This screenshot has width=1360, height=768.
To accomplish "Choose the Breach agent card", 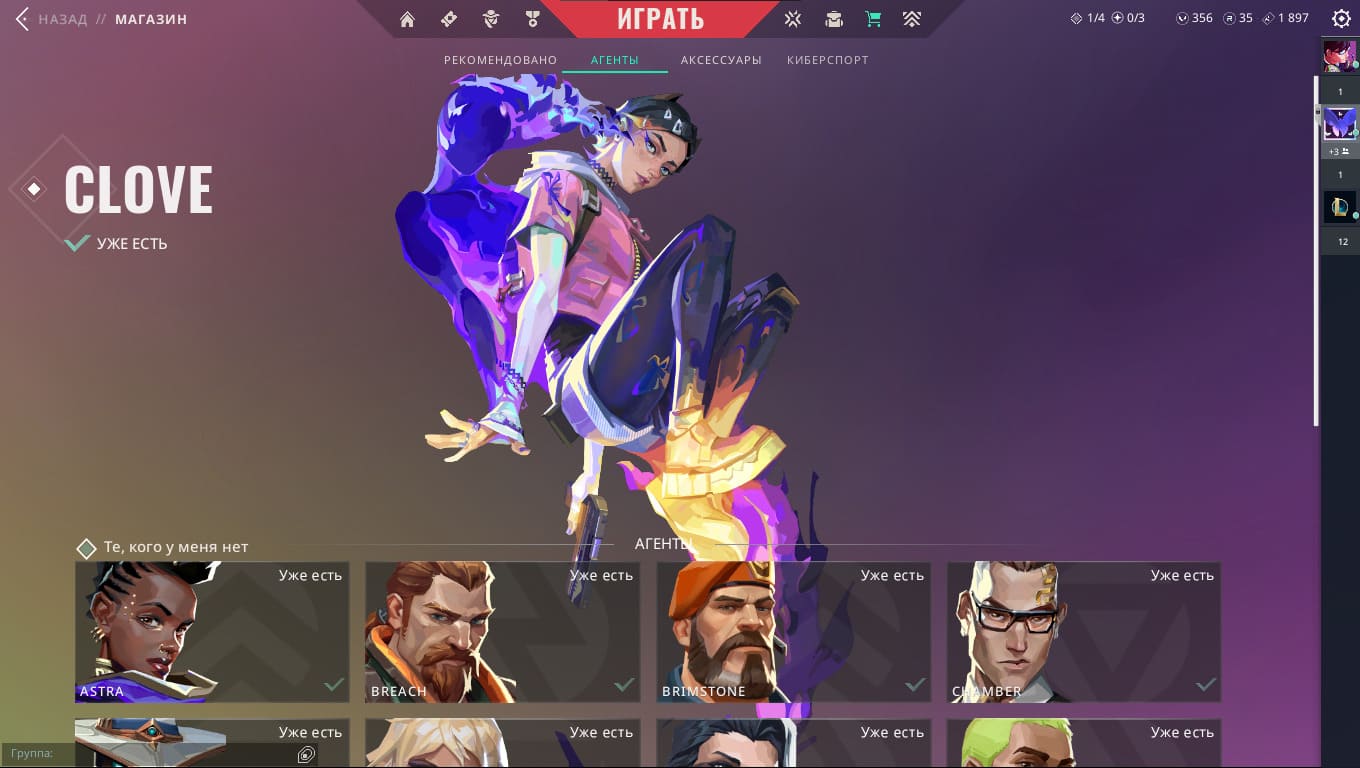I will 502,632.
